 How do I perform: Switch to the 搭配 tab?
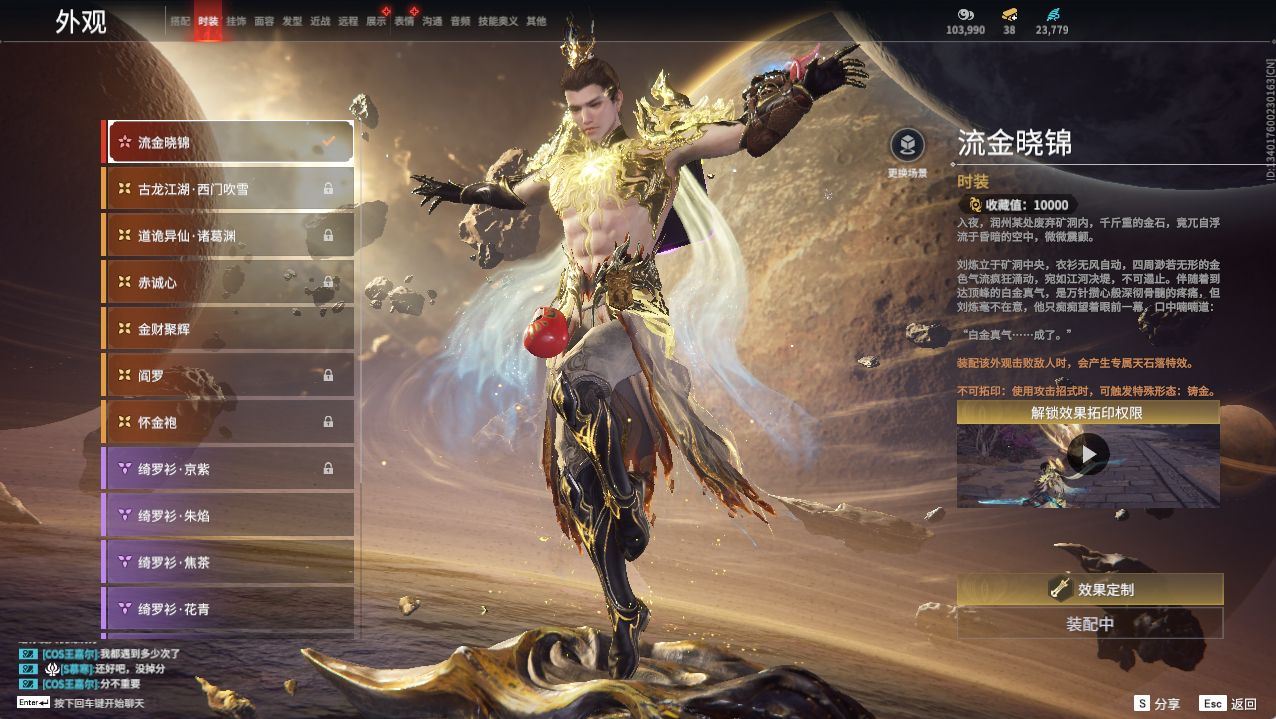coord(180,21)
